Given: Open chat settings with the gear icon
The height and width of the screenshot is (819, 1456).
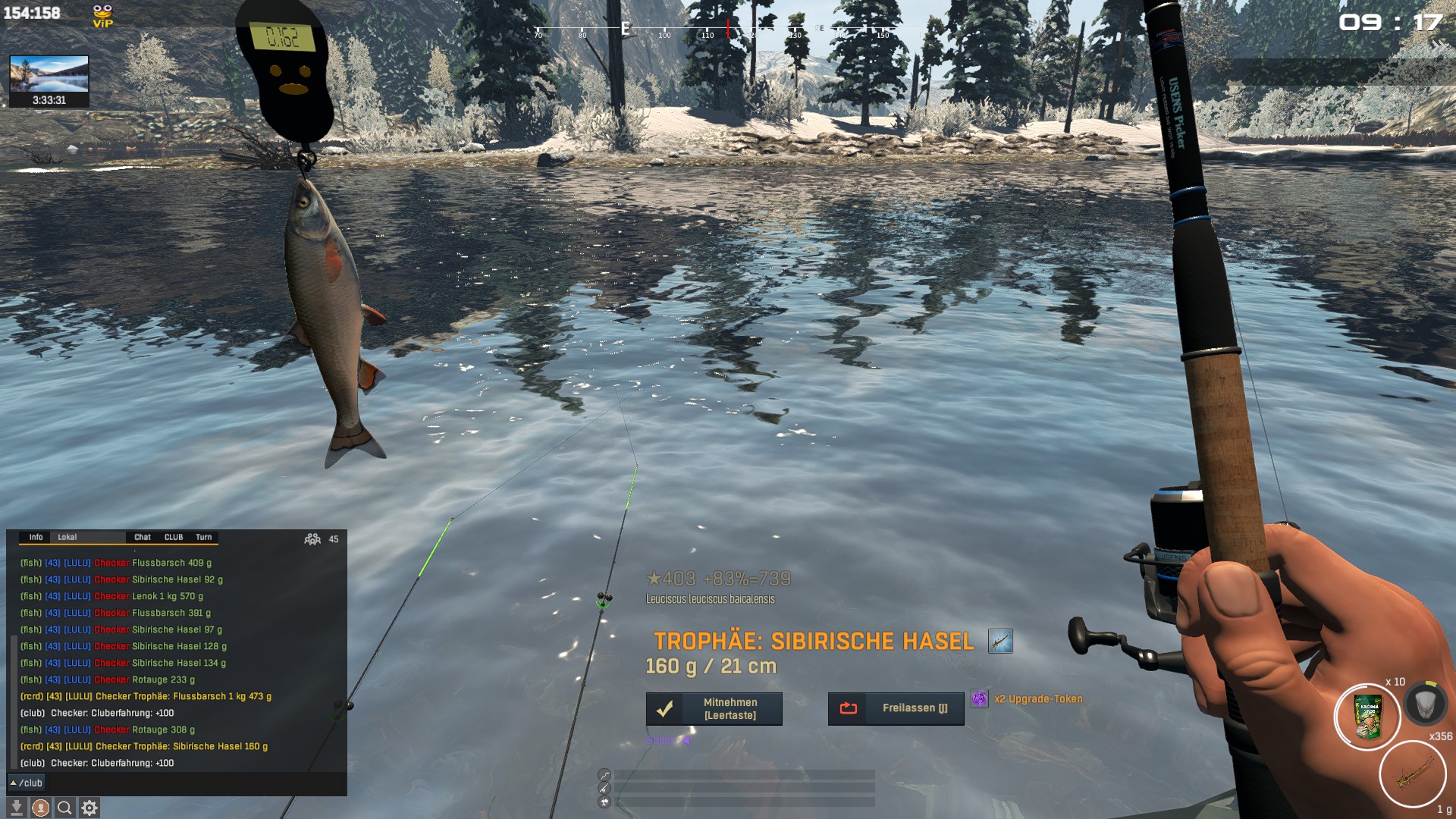Looking at the screenshot, I should [89, 808].
